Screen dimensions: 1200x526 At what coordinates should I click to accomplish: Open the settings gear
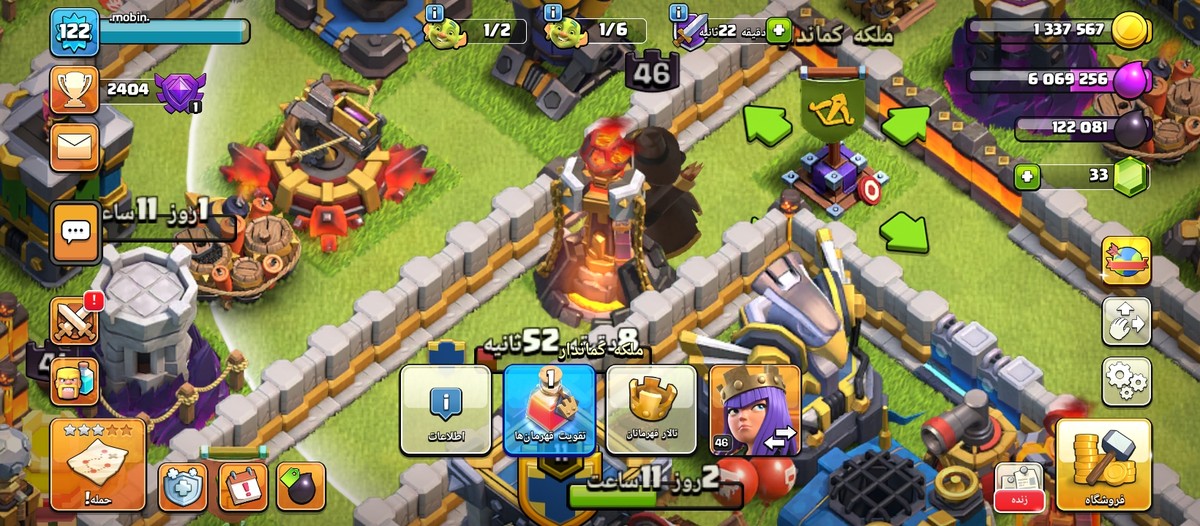point(1126,380)
